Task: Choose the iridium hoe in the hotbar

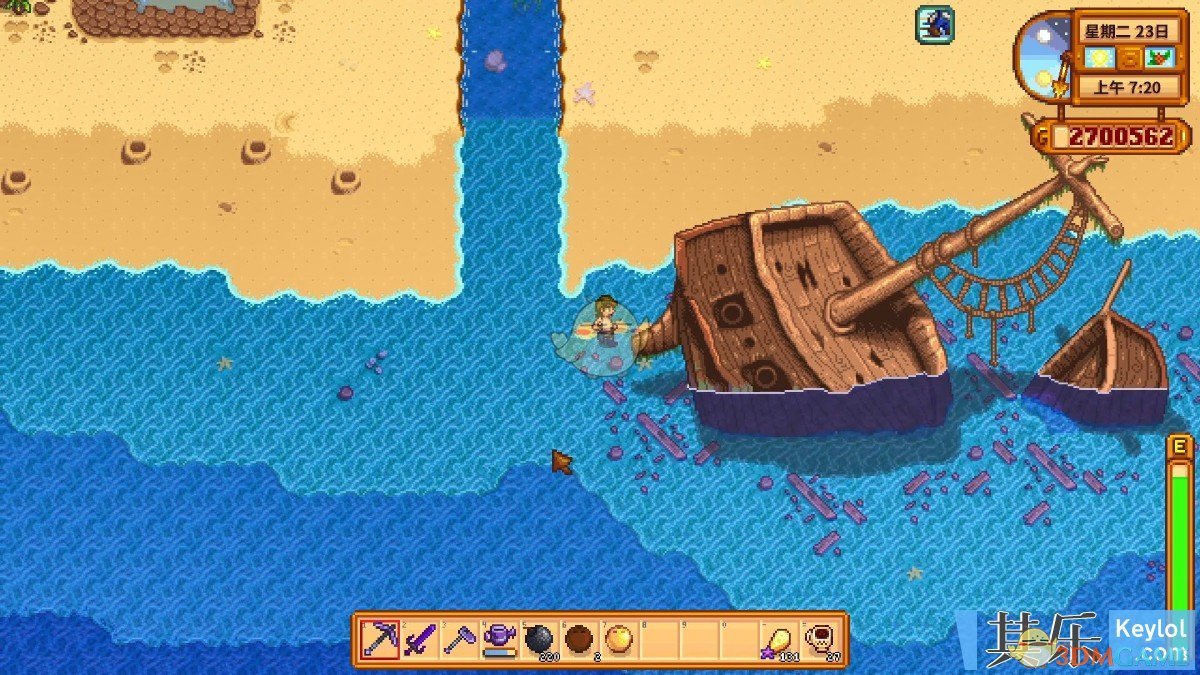Action: 460,639
